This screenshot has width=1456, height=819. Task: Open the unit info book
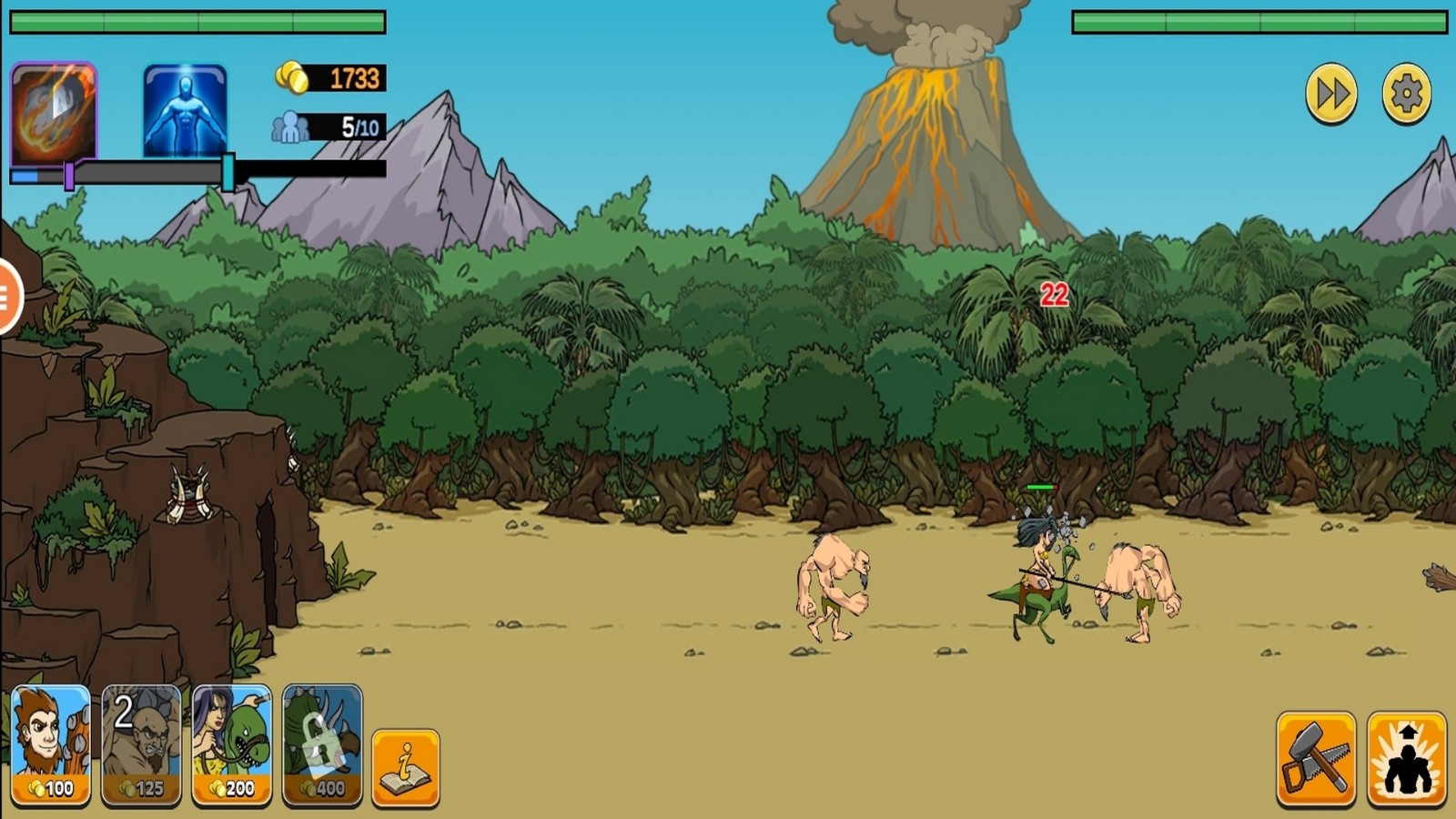click(406, 767)
